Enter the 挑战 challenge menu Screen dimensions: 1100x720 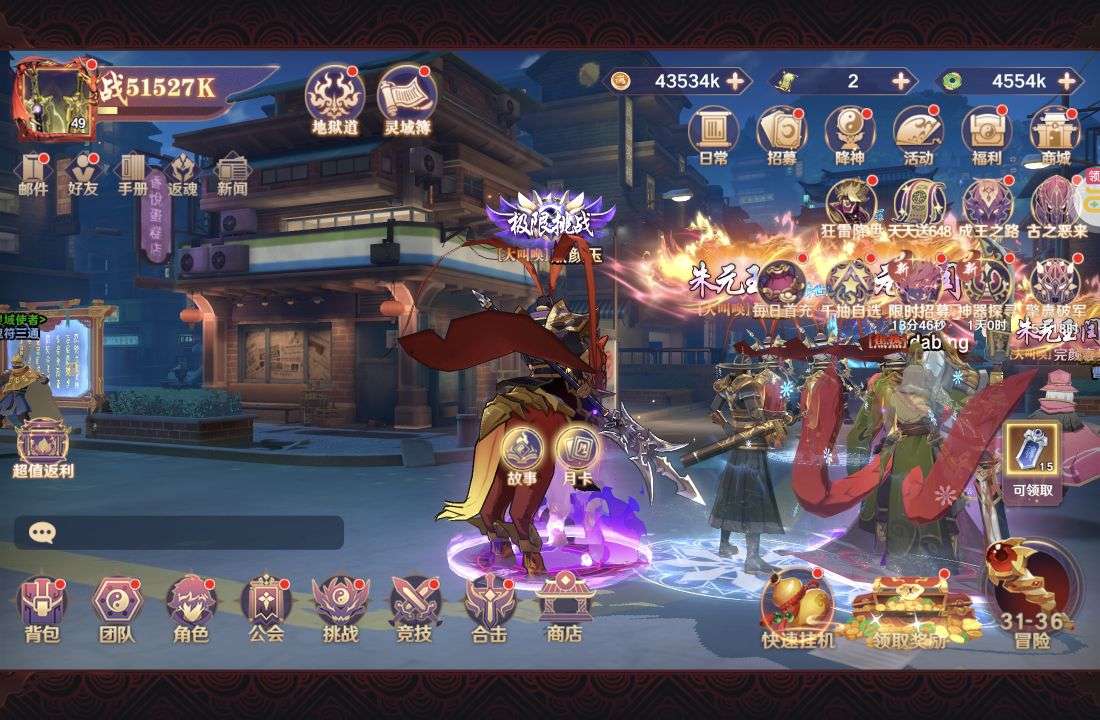[340, 604]
